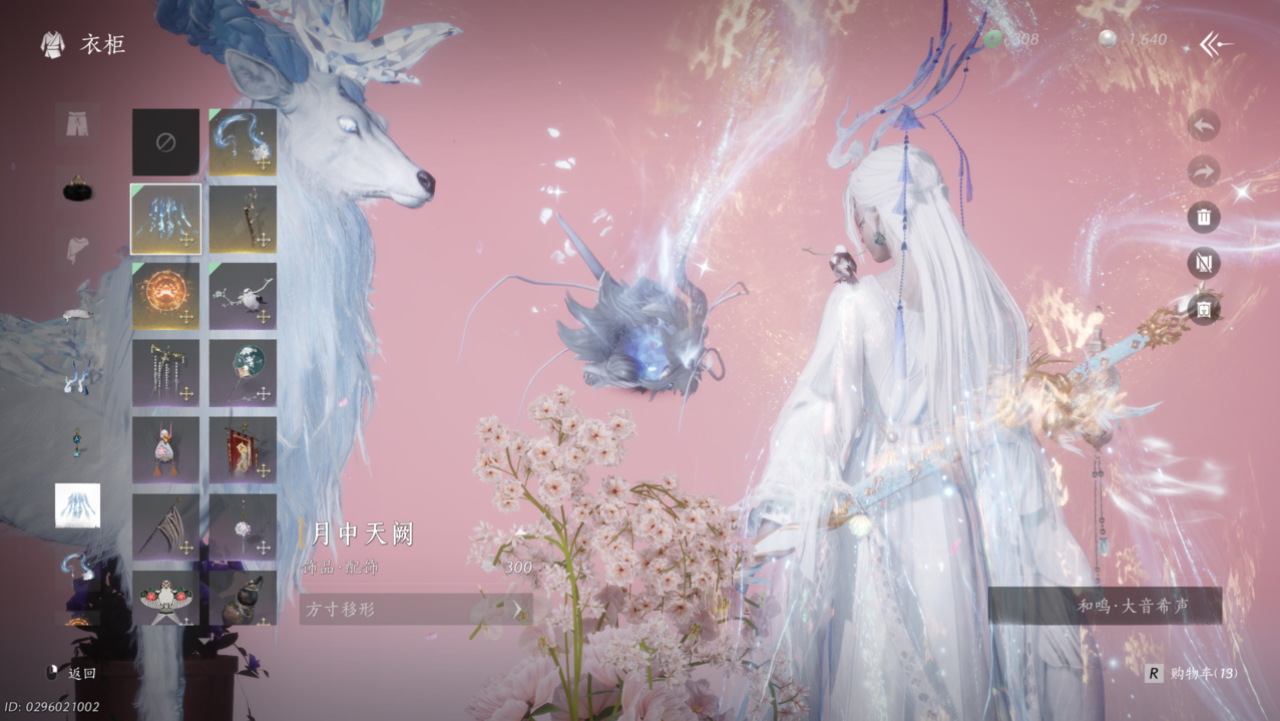1280x721 pixels.
Task: Choose the wooden staff accessory item
Action: [x=243, y=219]
